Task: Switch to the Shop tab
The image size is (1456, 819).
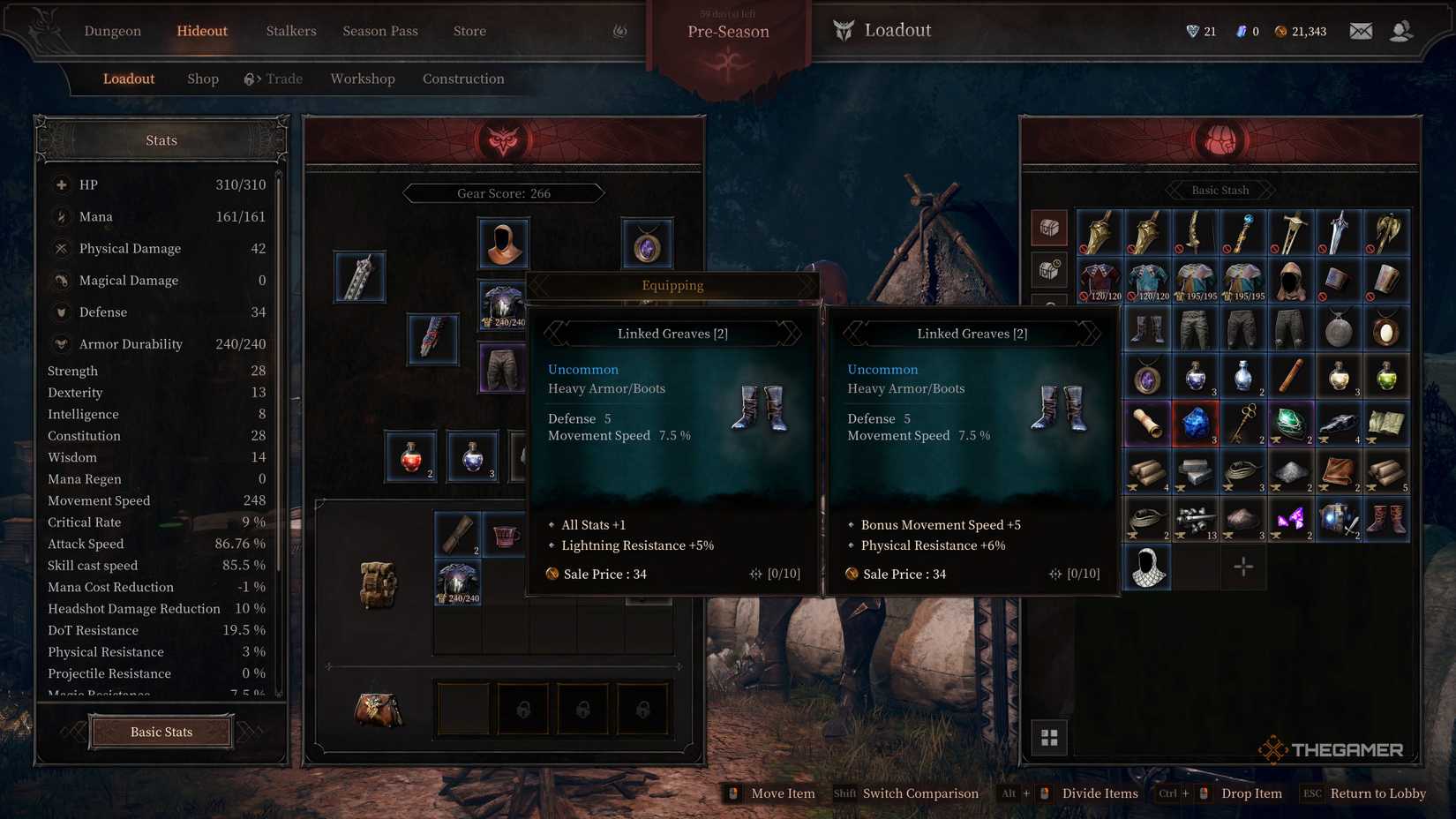Action: click(203, 79)
